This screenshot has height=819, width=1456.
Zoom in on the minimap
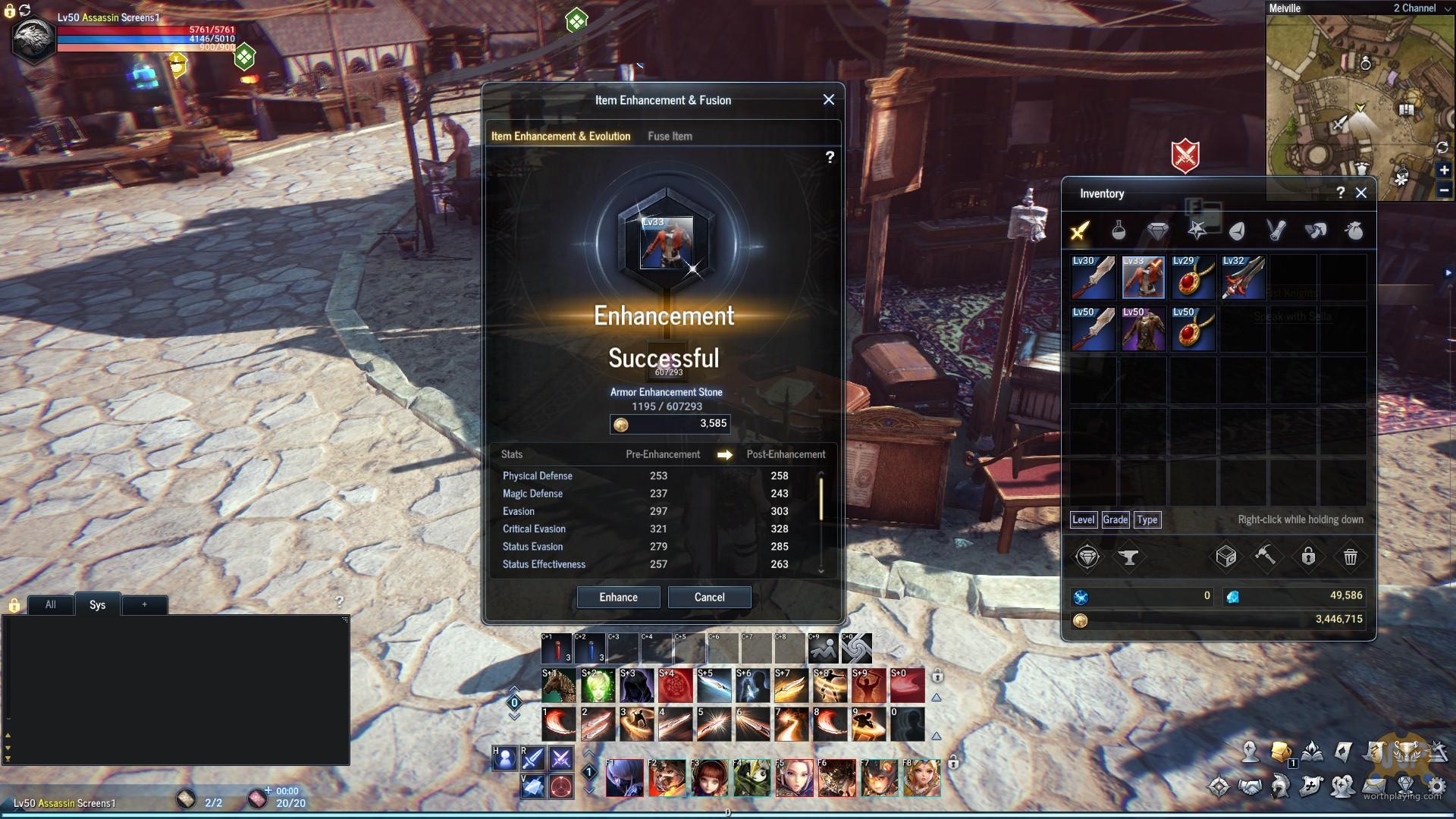click(1444, 171)
